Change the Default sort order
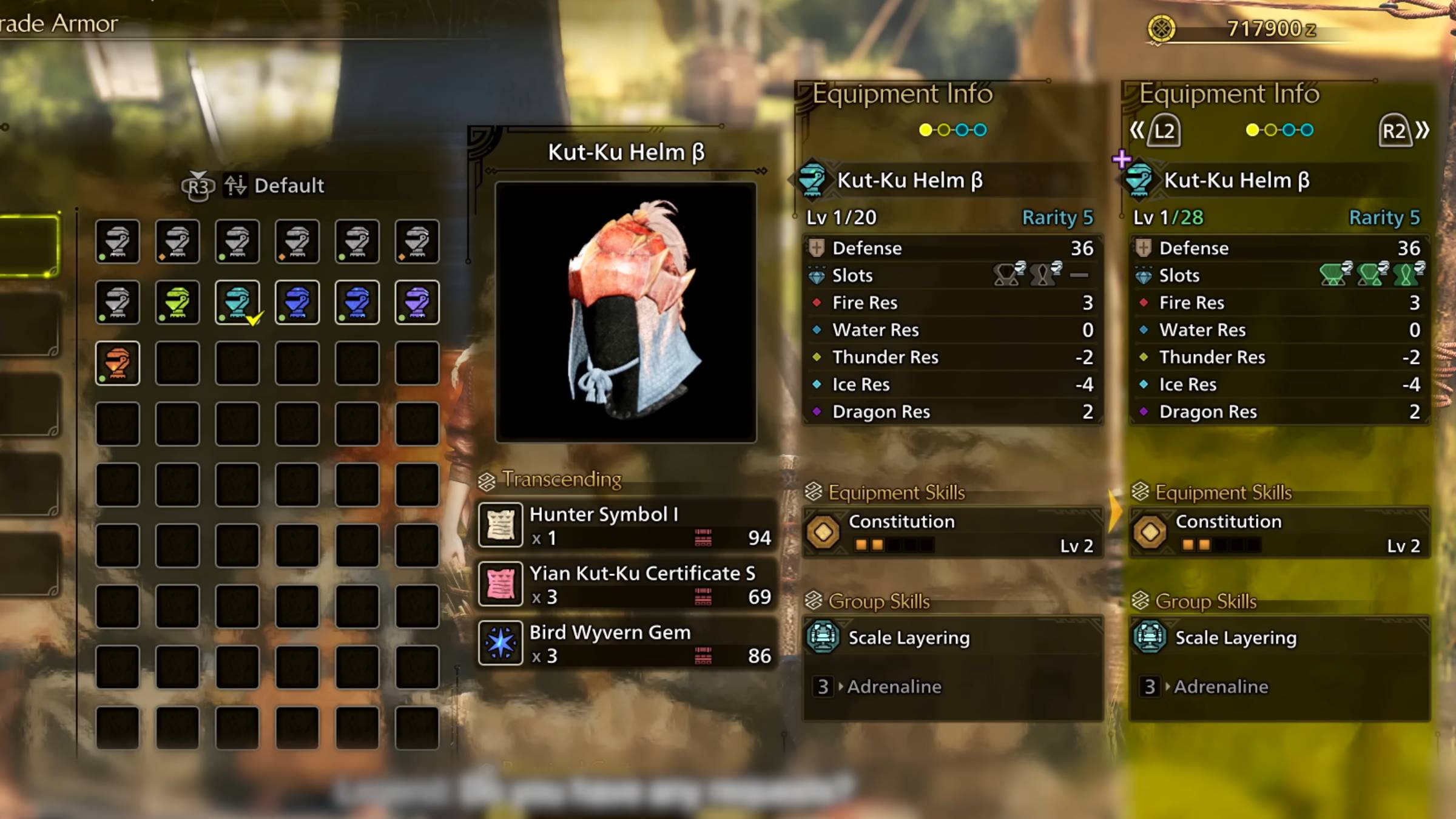 click(273, 186)
